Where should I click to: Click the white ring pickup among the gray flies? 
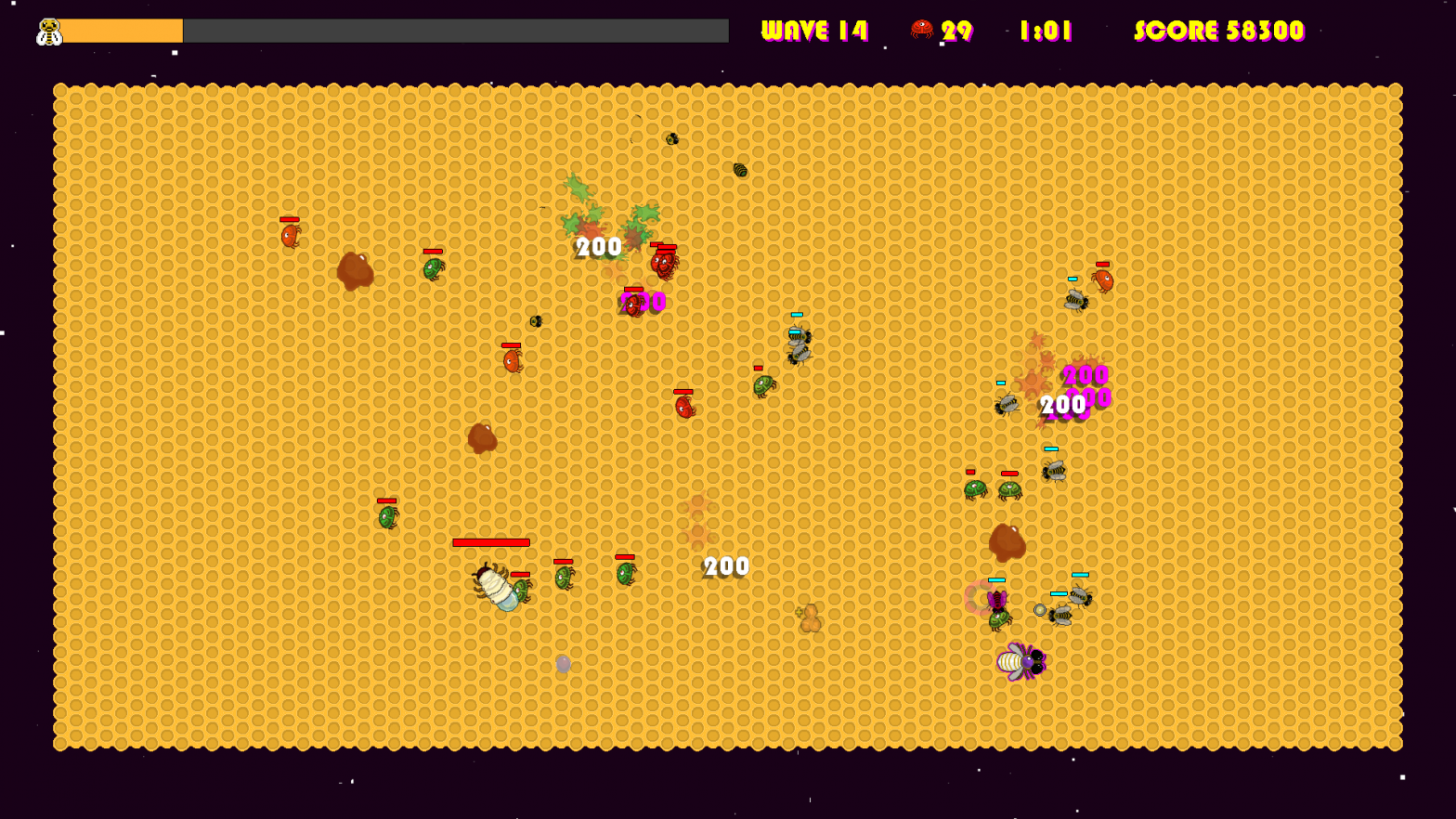[1040, 609]
